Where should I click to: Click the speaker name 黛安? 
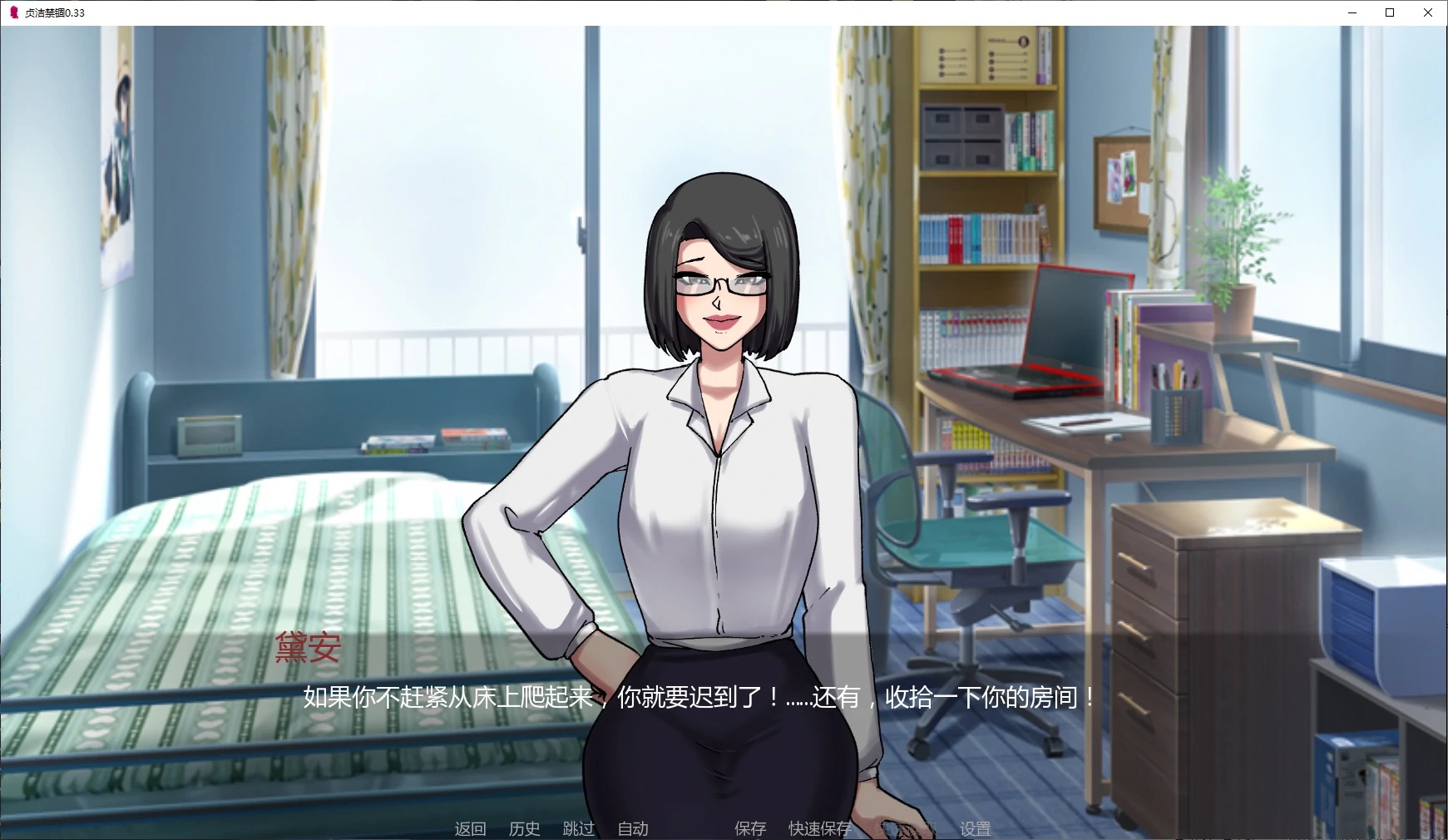[308, 650]
